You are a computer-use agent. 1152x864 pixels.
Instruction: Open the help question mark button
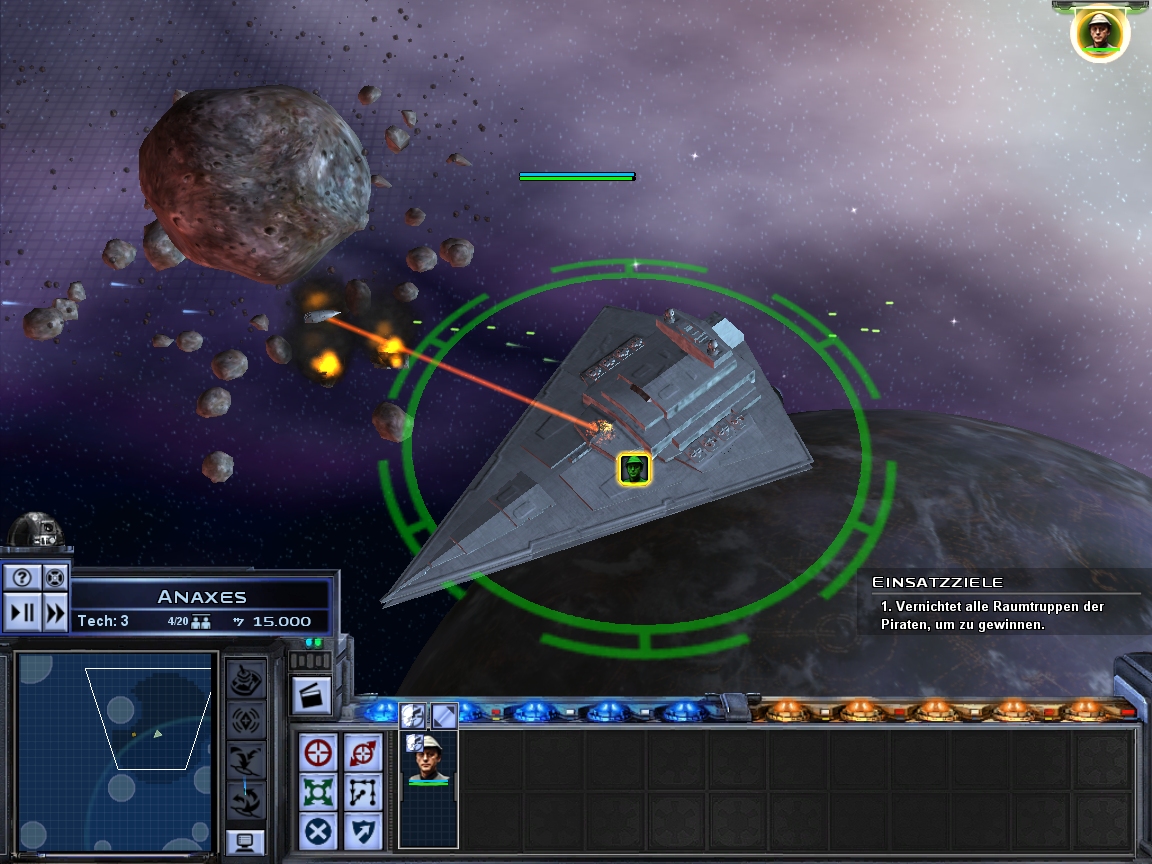[x=24, y=577]
